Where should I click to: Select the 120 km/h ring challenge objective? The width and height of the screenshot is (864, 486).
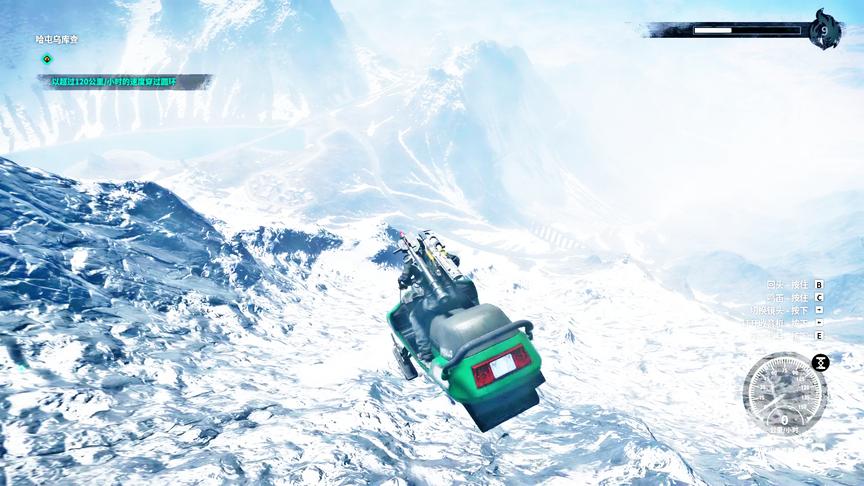click(114, 82)
